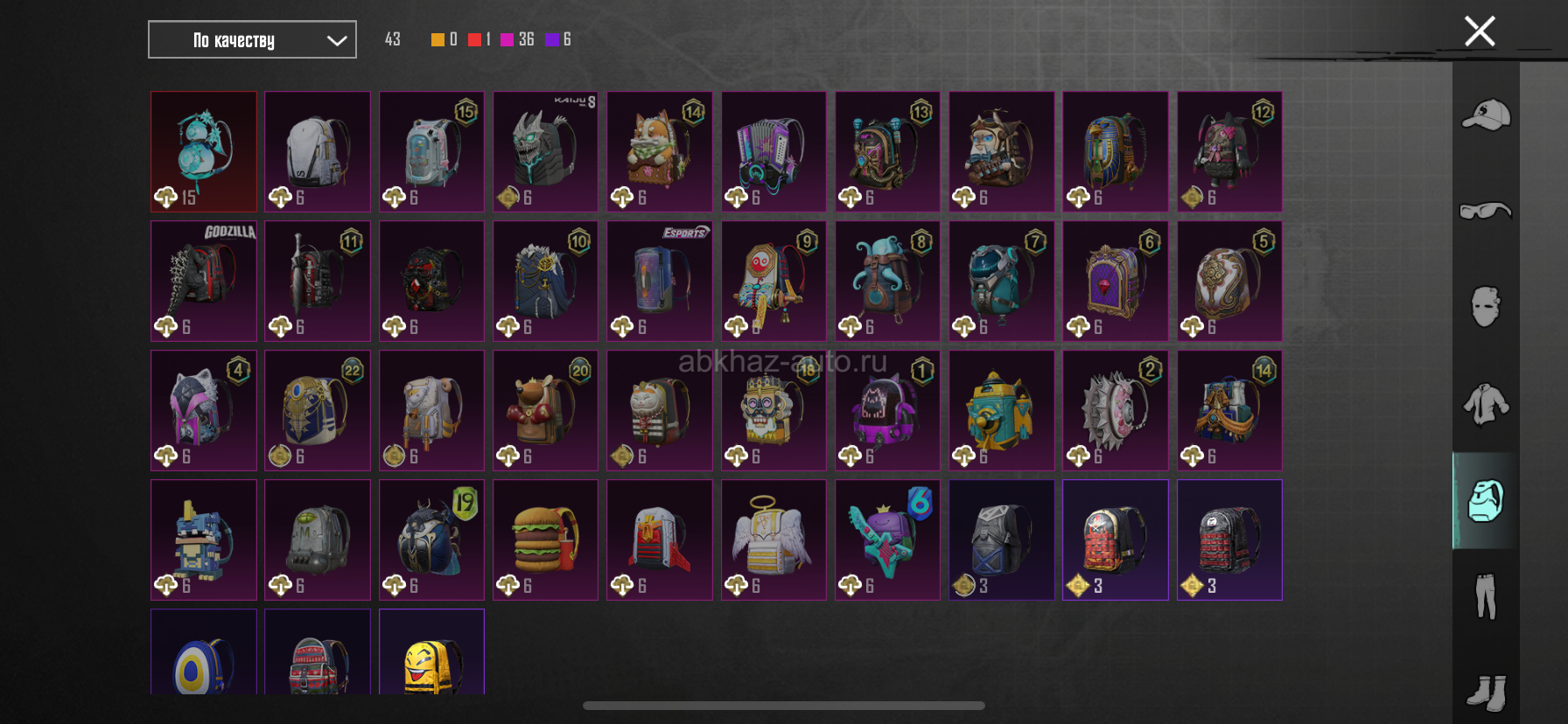The image size is (1568, 724).
Task: Choose the Godzilla backpack skin
Action: (x=204, y=281)
